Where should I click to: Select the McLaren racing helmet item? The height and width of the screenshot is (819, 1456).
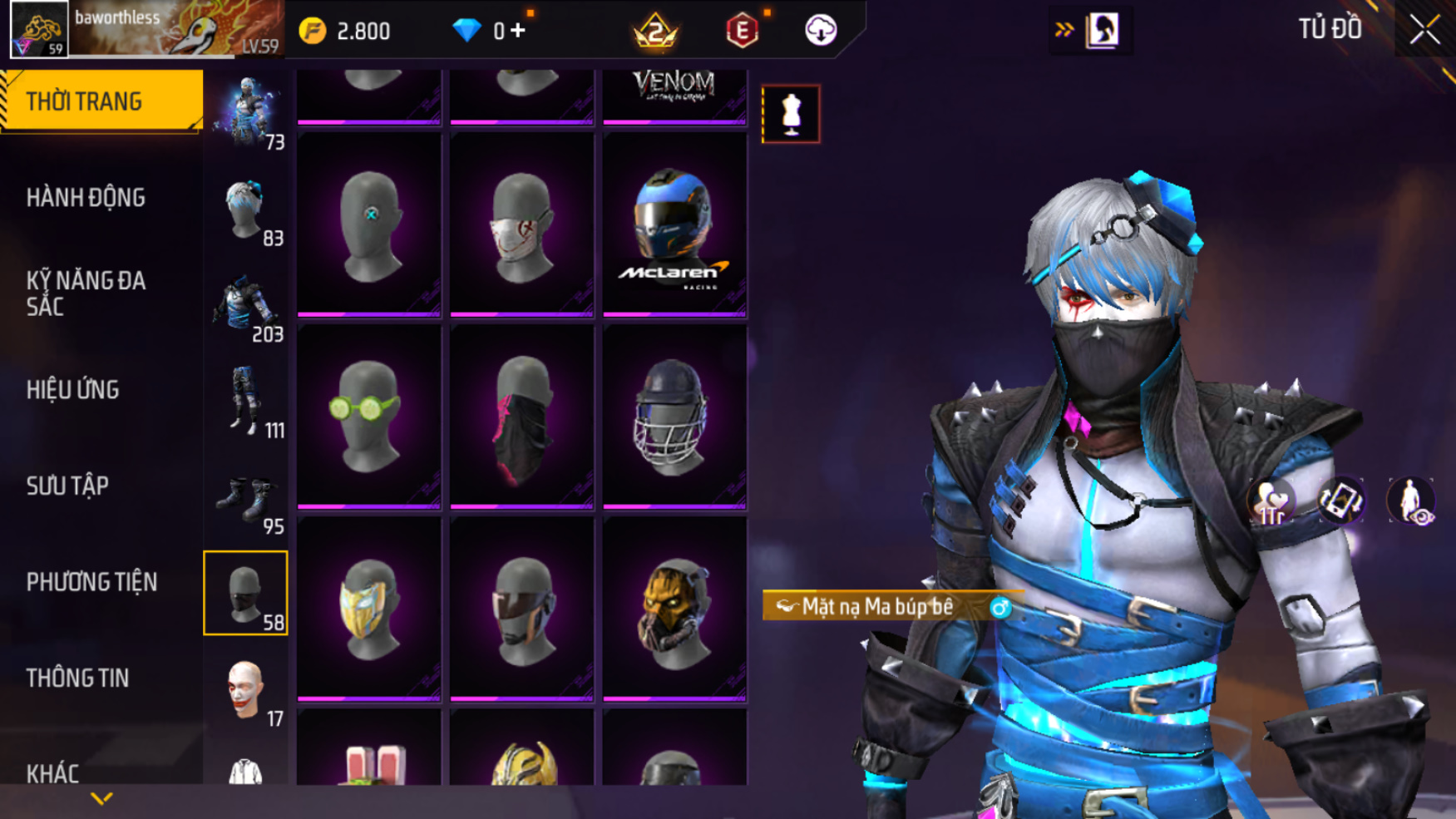674,226
